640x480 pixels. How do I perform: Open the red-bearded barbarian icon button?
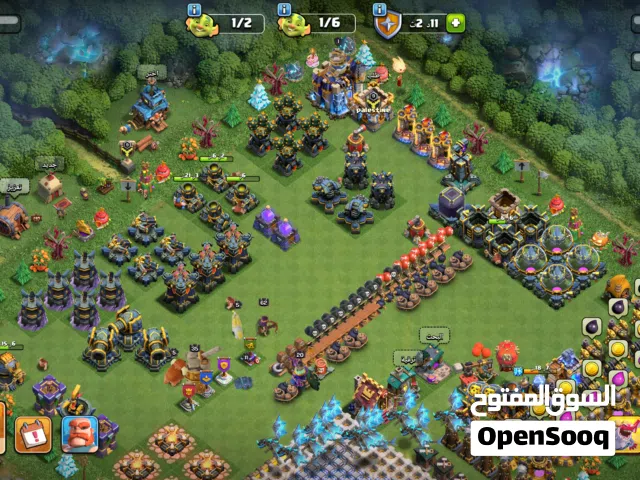point(79,434)
